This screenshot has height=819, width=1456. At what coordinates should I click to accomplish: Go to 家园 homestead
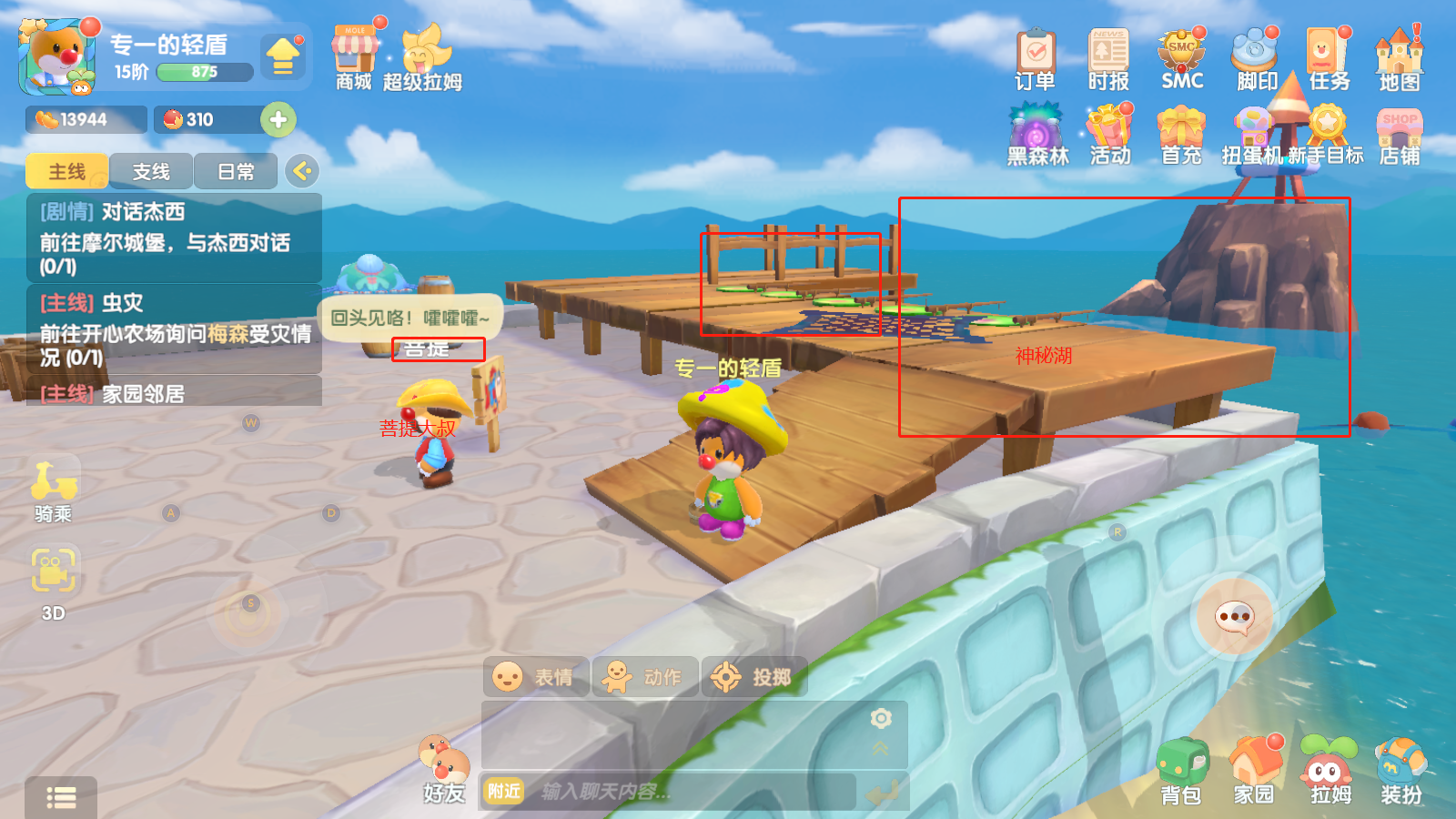click(x=1254, y=770)
